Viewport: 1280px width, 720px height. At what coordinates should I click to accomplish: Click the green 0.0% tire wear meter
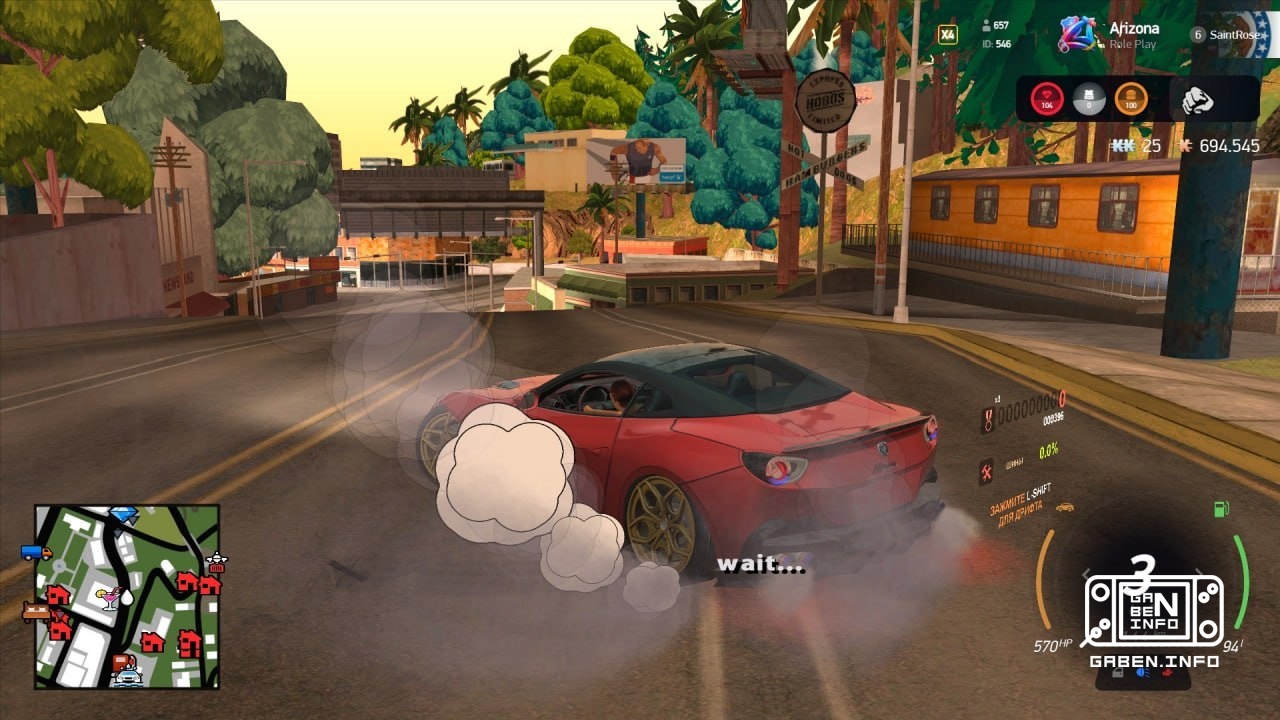1047,450
